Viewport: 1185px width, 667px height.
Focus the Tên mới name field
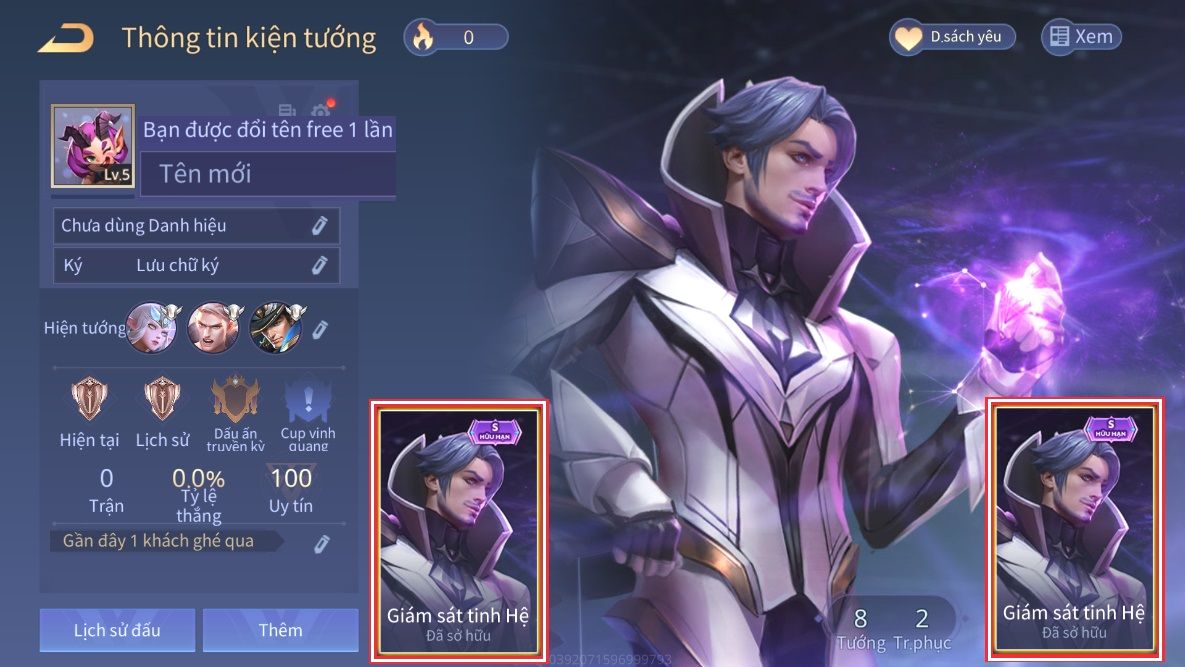(x=267, y=175)
